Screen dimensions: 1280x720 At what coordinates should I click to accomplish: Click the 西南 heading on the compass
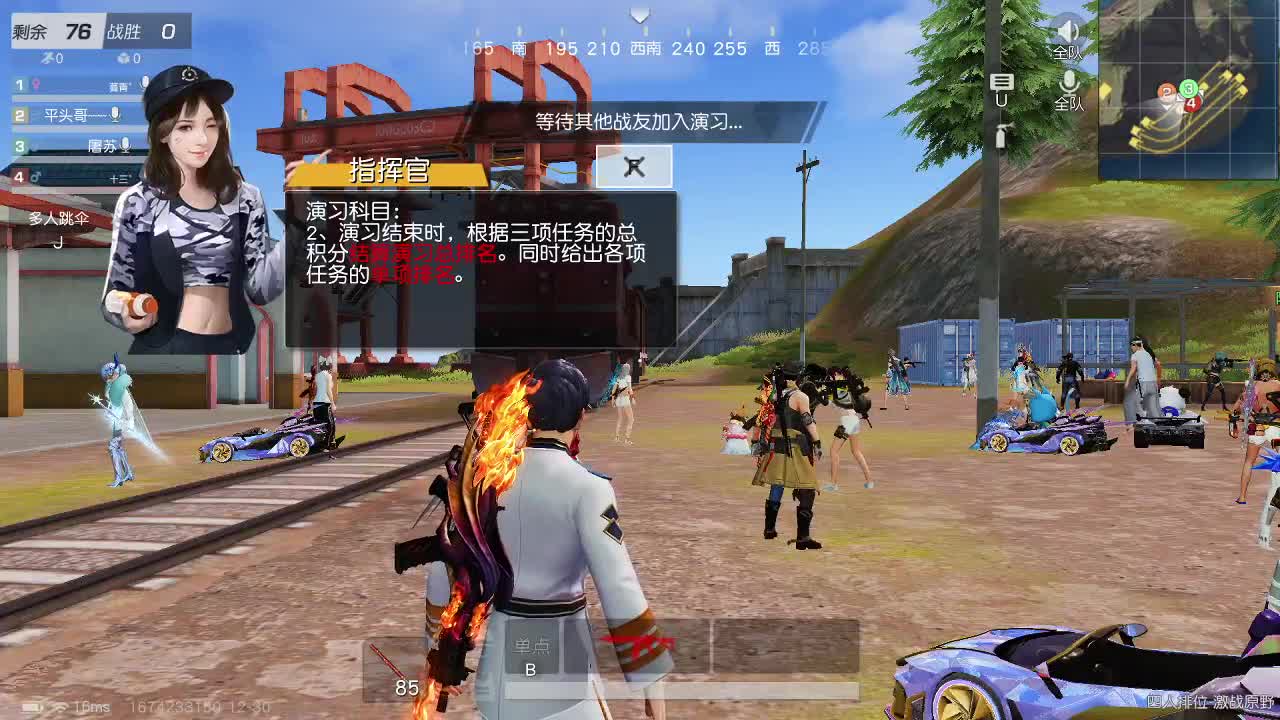click(x=645, y=47)
